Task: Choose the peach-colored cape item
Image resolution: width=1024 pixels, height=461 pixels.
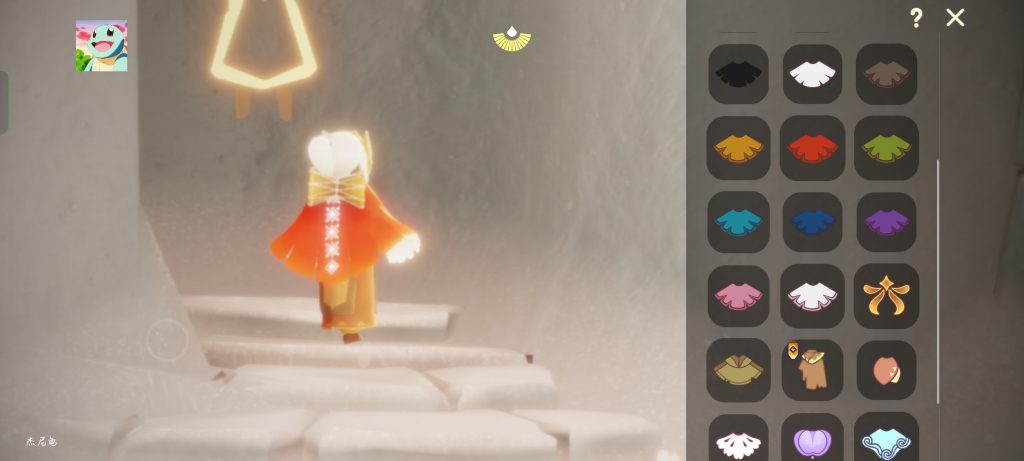Action: point(886,369)
